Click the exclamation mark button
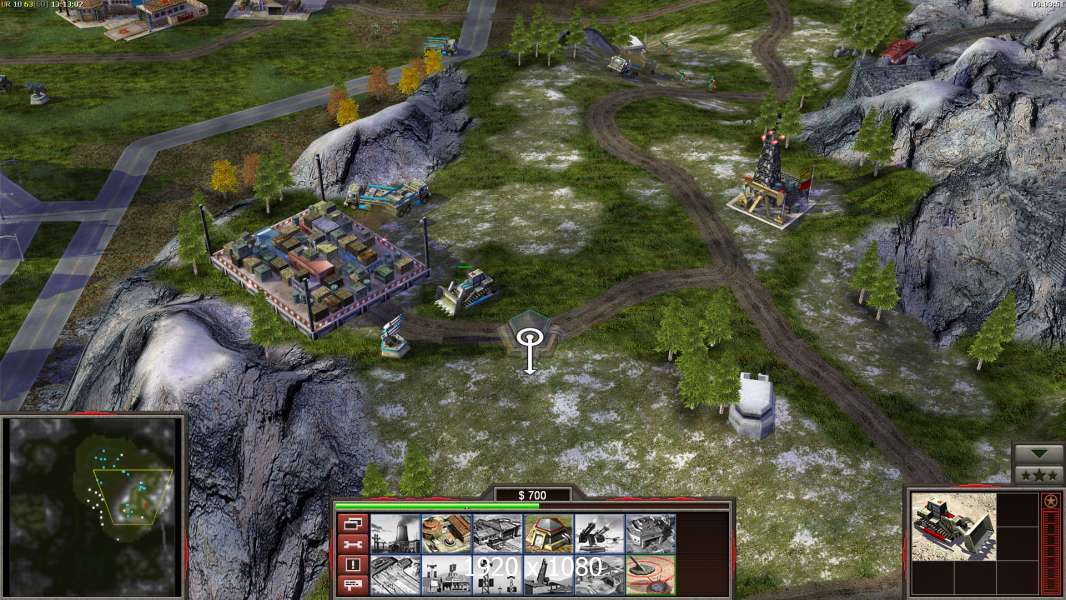Image resolution: width=1066 pixels, height=600 pixels. (x=351, y=565)
